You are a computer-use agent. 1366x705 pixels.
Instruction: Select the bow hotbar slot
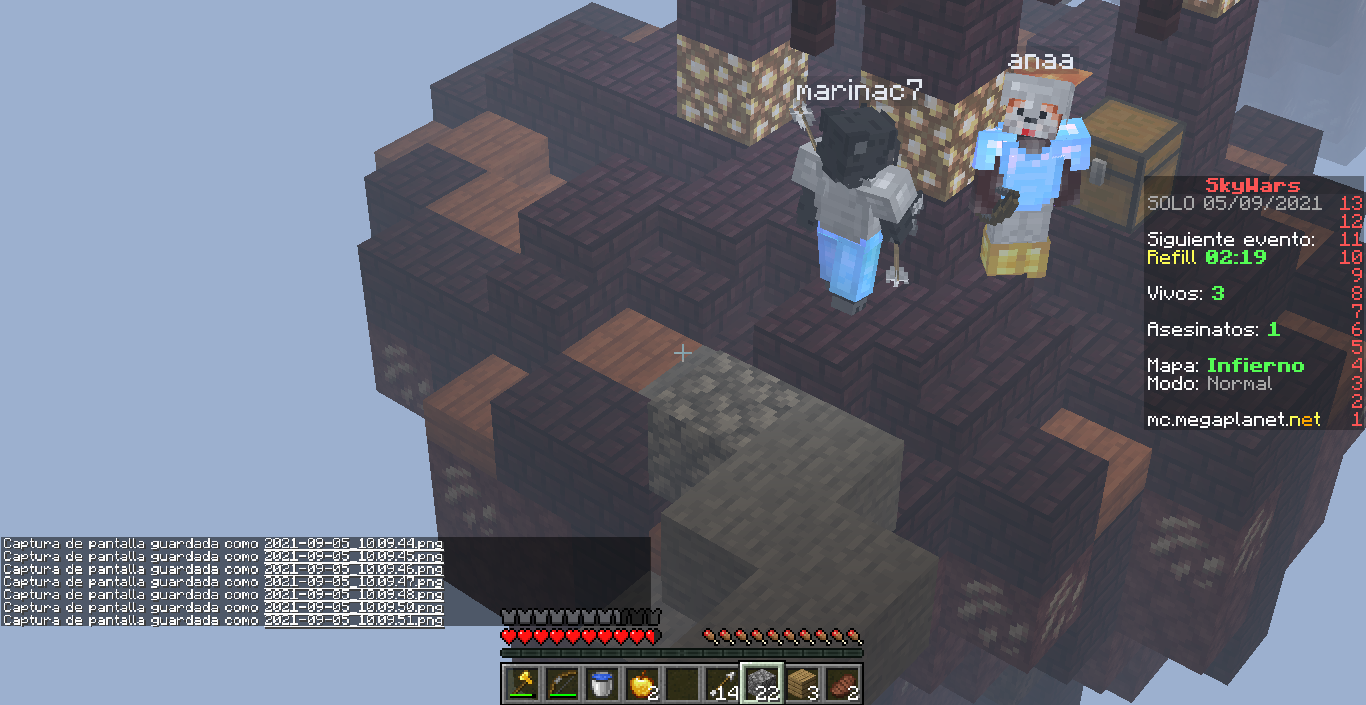click(x=562, y=683)
